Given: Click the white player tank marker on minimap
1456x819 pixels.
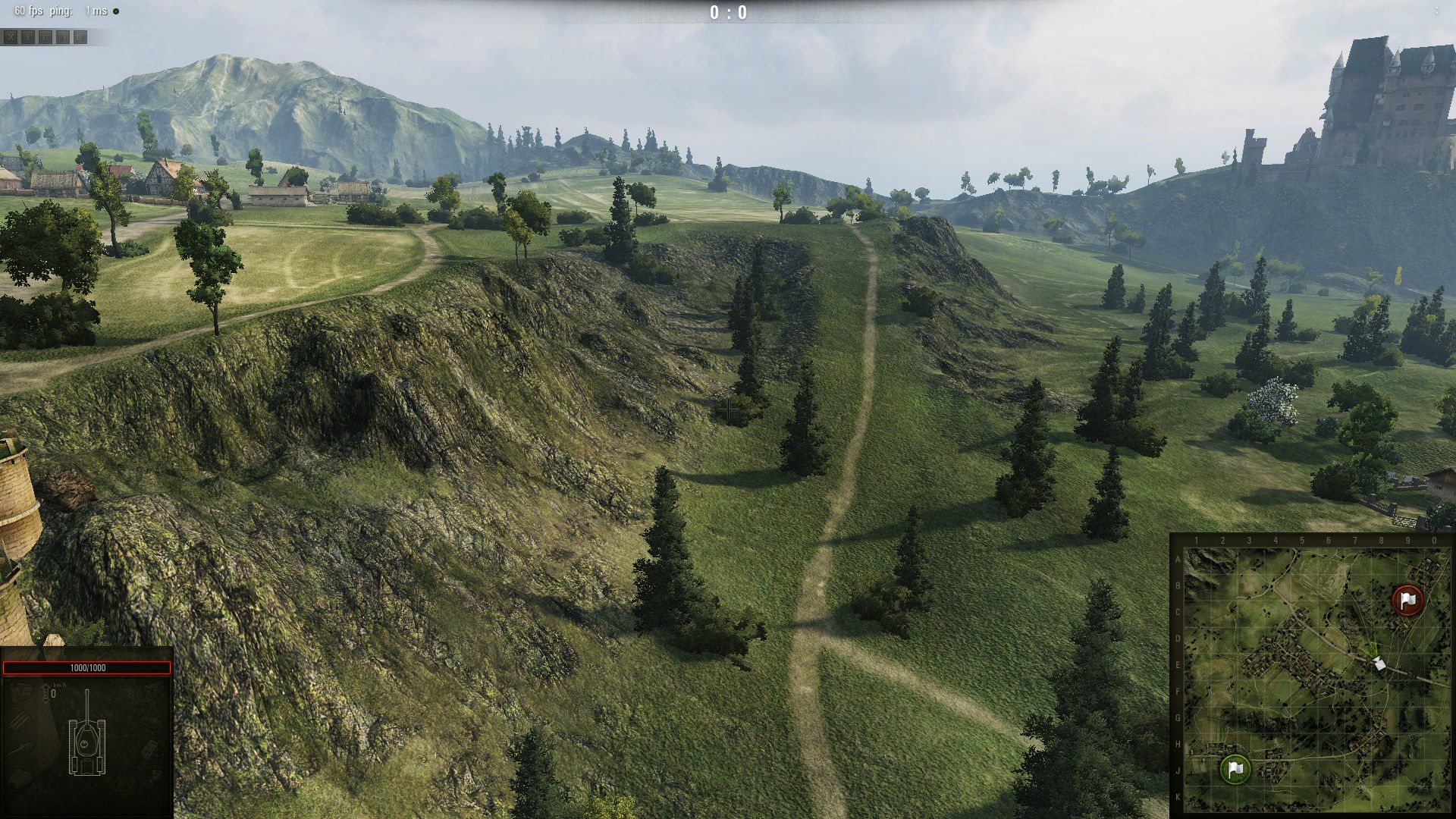Looking at the screenshot, I should tap(1379, 664).
